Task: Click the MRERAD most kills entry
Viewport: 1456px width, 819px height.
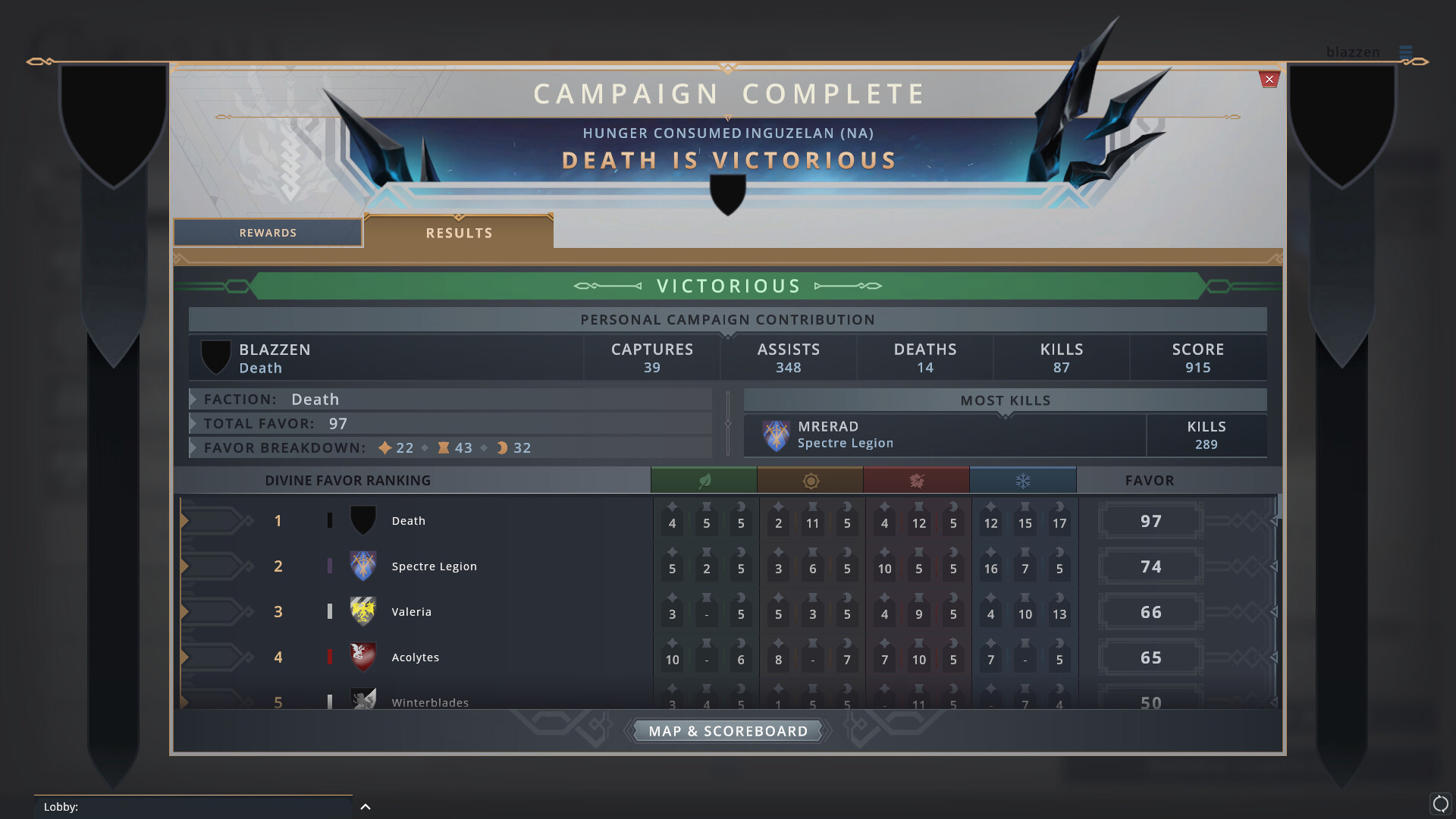Action: (943, 435)
